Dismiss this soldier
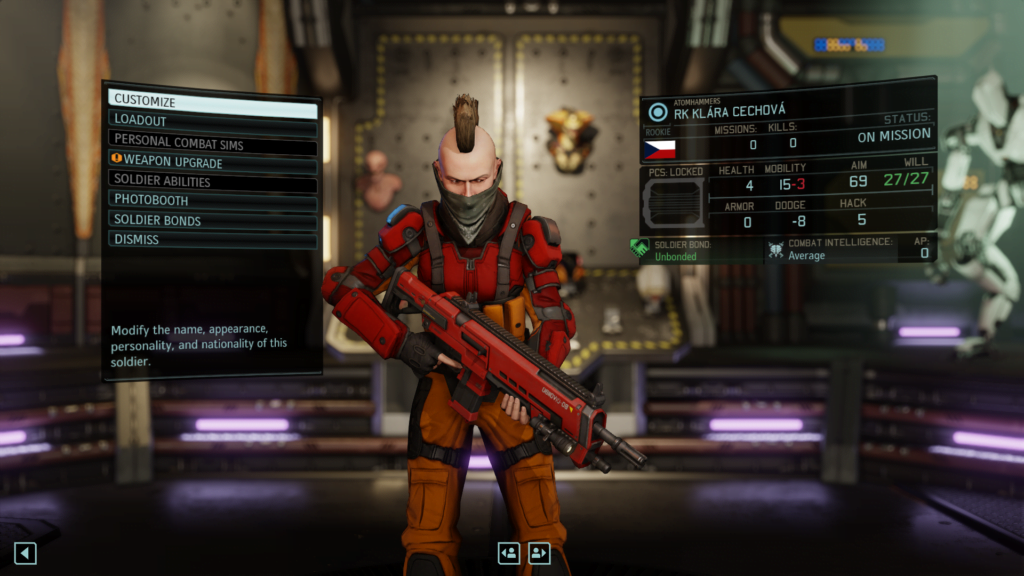This screenshot has width=1024, height=576. click(x=212, y=240)
